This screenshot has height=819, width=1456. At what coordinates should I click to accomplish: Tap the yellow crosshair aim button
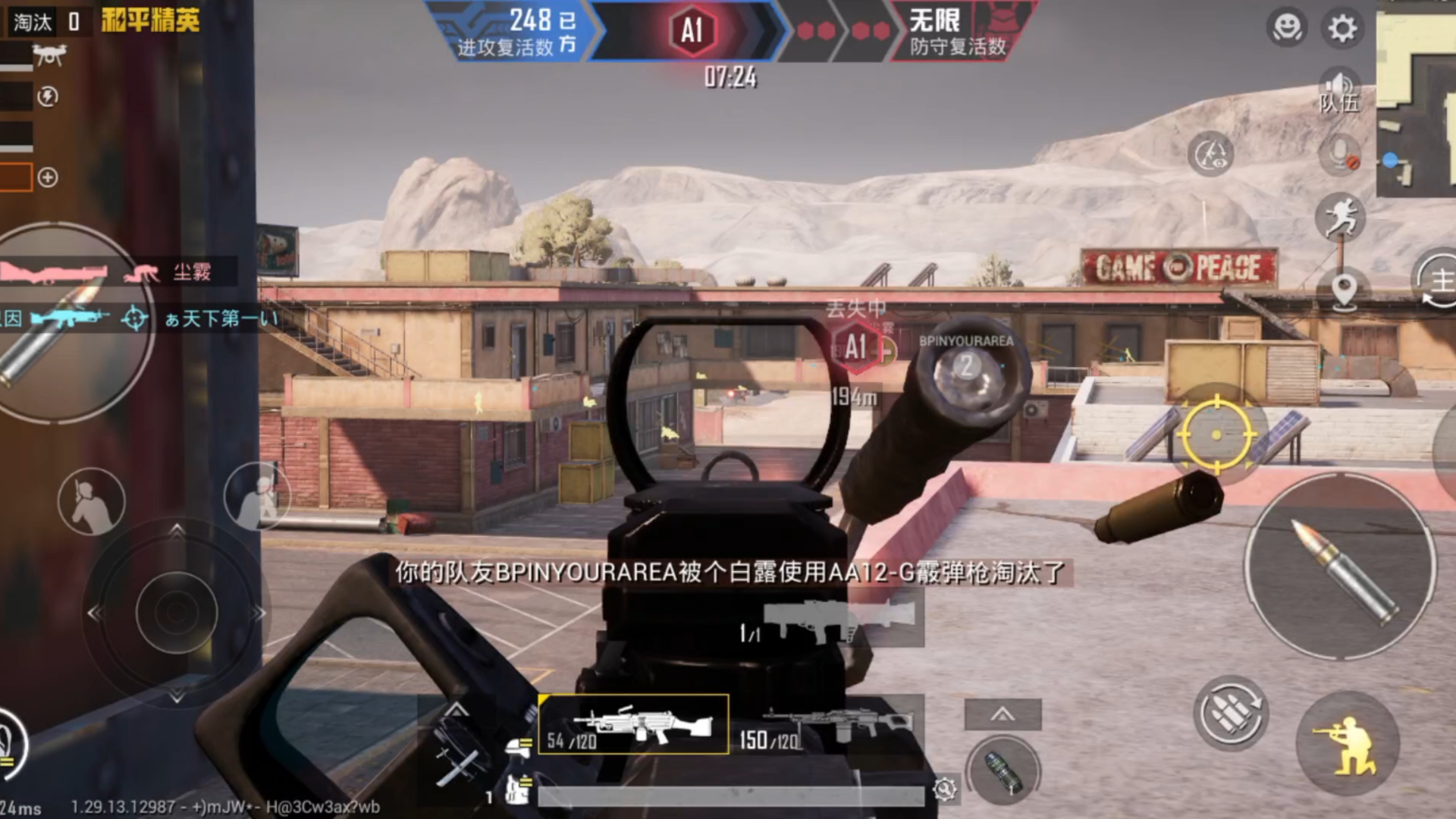click(1216, 435)
